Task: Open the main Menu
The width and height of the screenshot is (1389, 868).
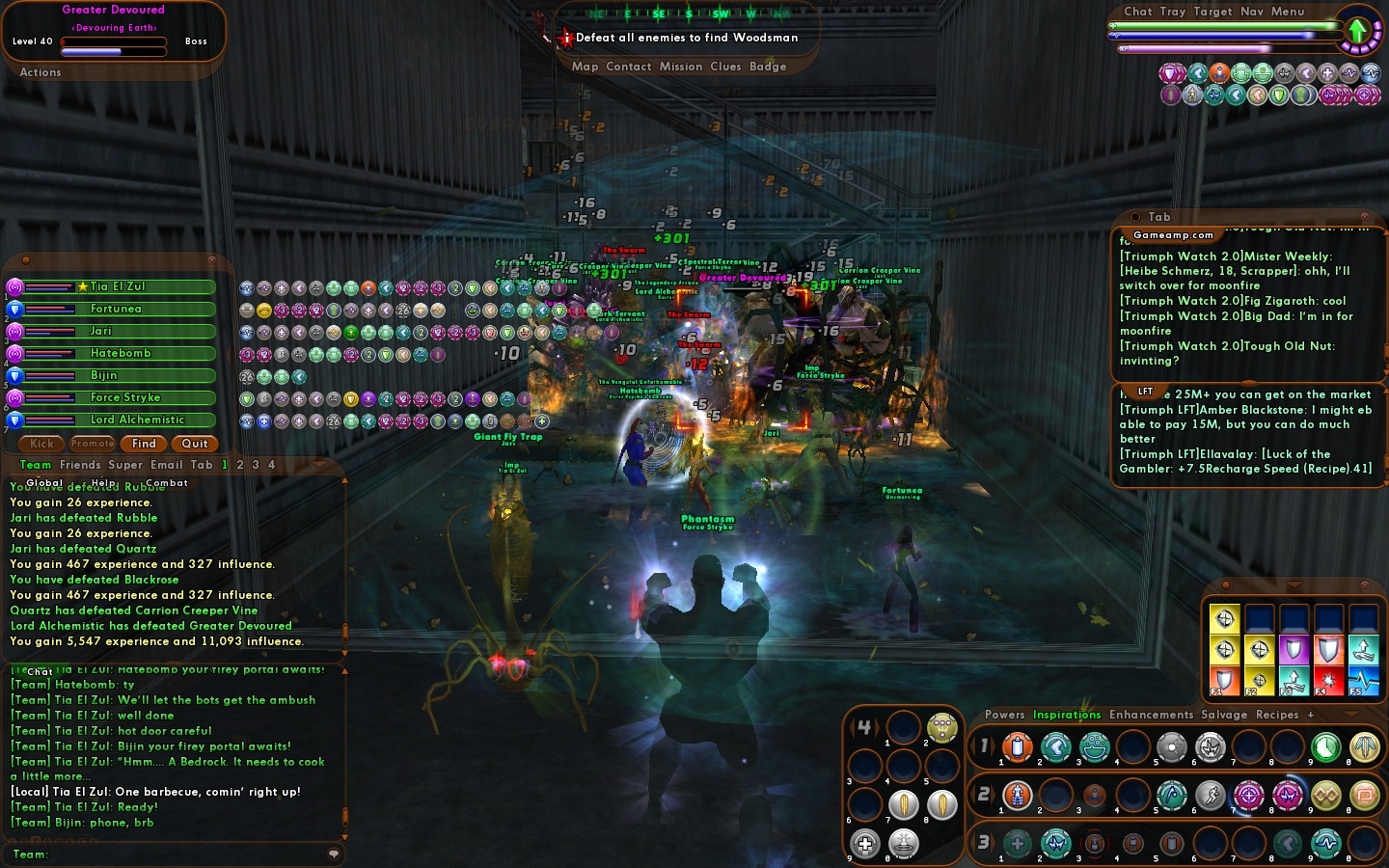Action: point(1288,12)
